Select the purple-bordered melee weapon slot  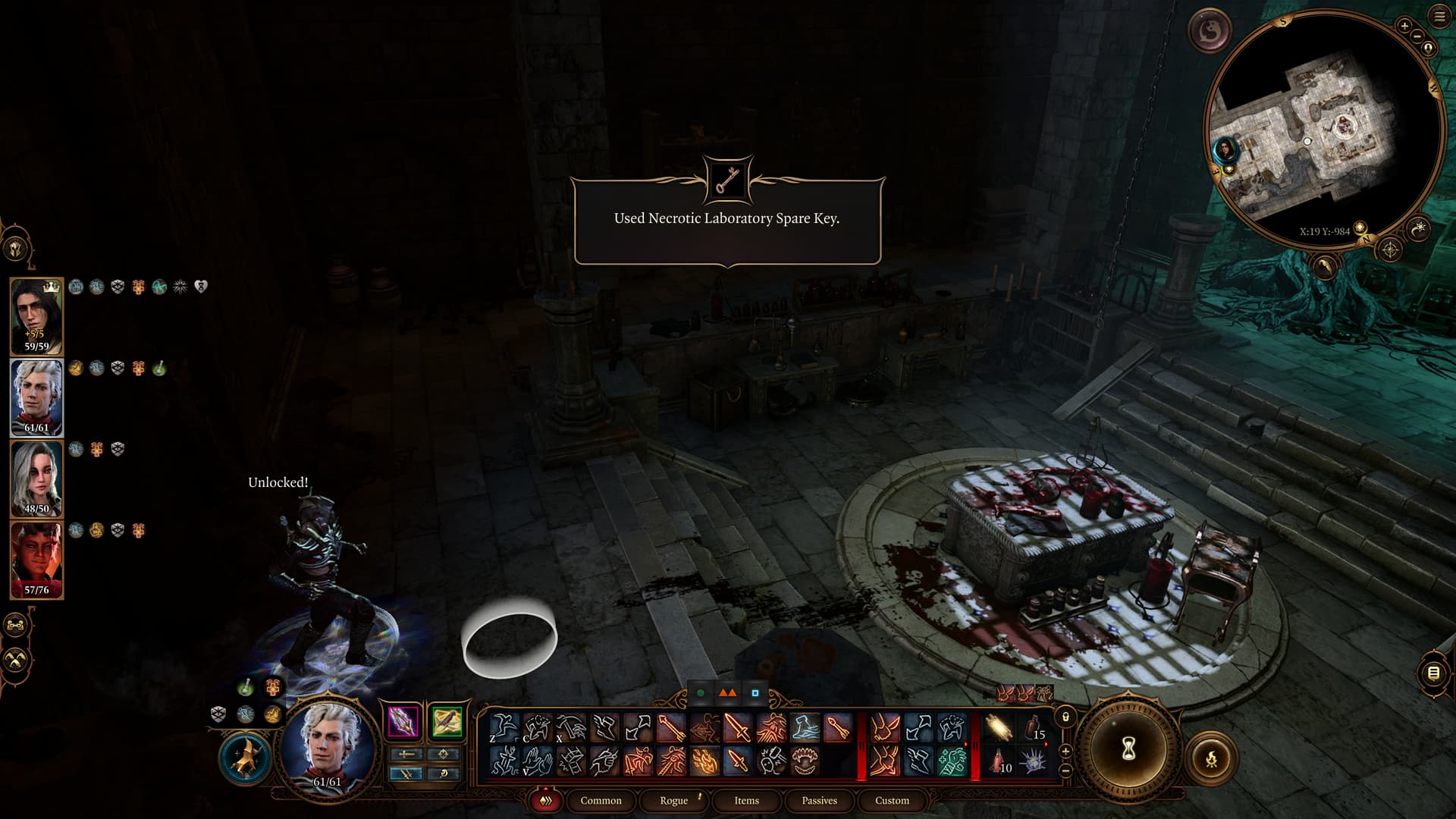(403, 721)
